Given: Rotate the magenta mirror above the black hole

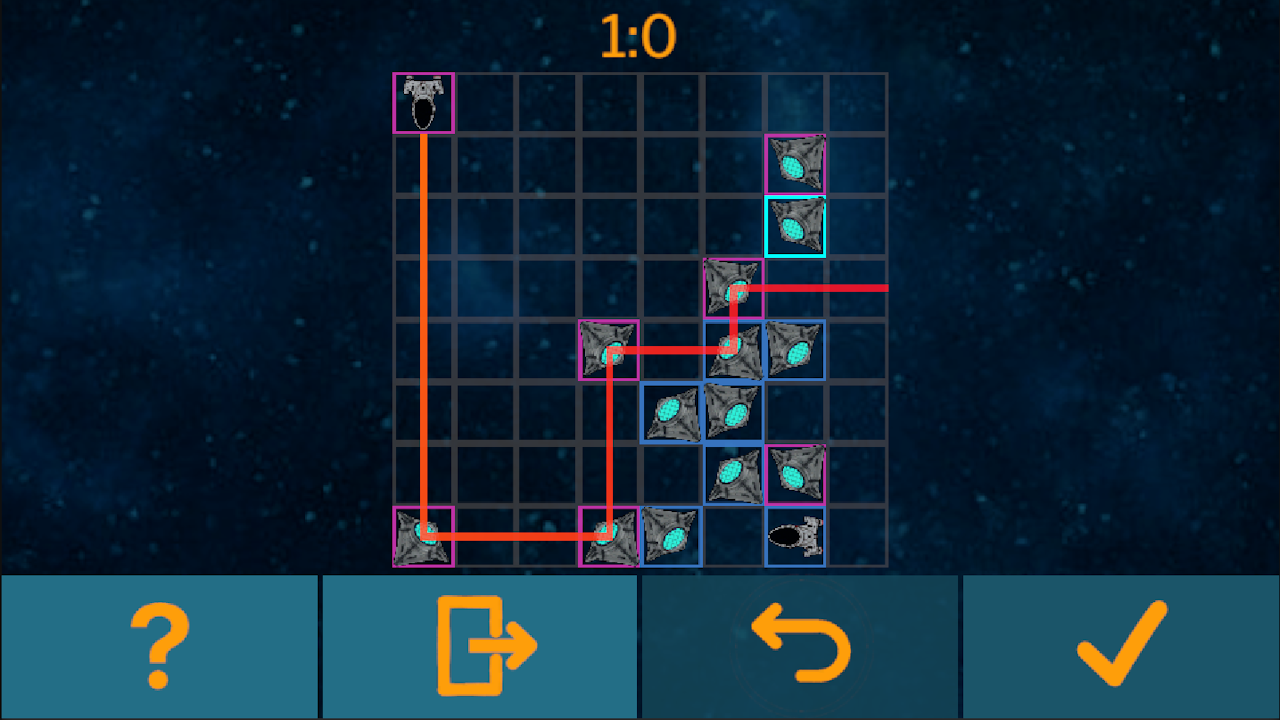Looking at the screenshot, I should pyautogui.click(x=795, y=474).
